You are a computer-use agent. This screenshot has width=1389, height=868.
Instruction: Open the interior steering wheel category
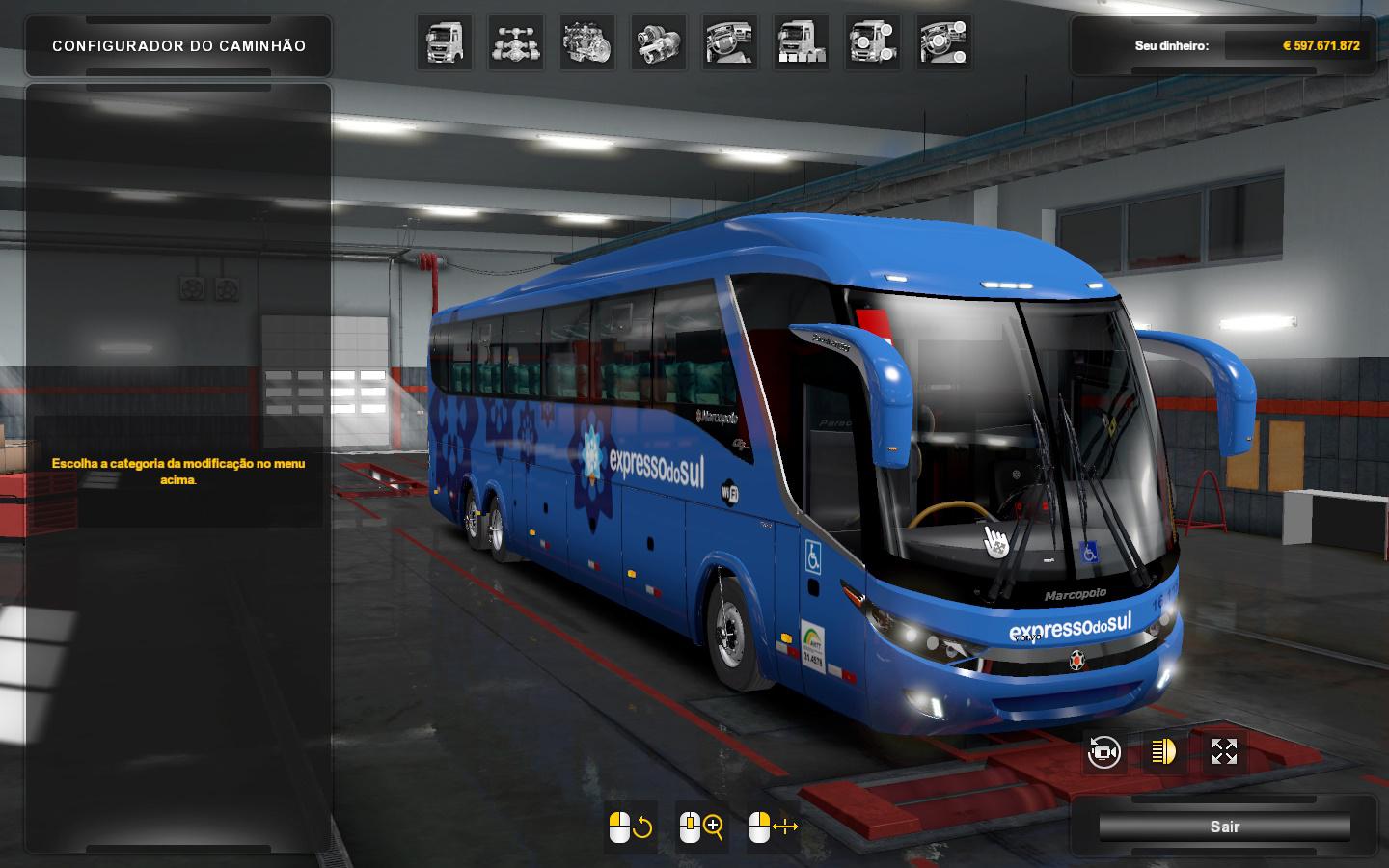point(730,42)
